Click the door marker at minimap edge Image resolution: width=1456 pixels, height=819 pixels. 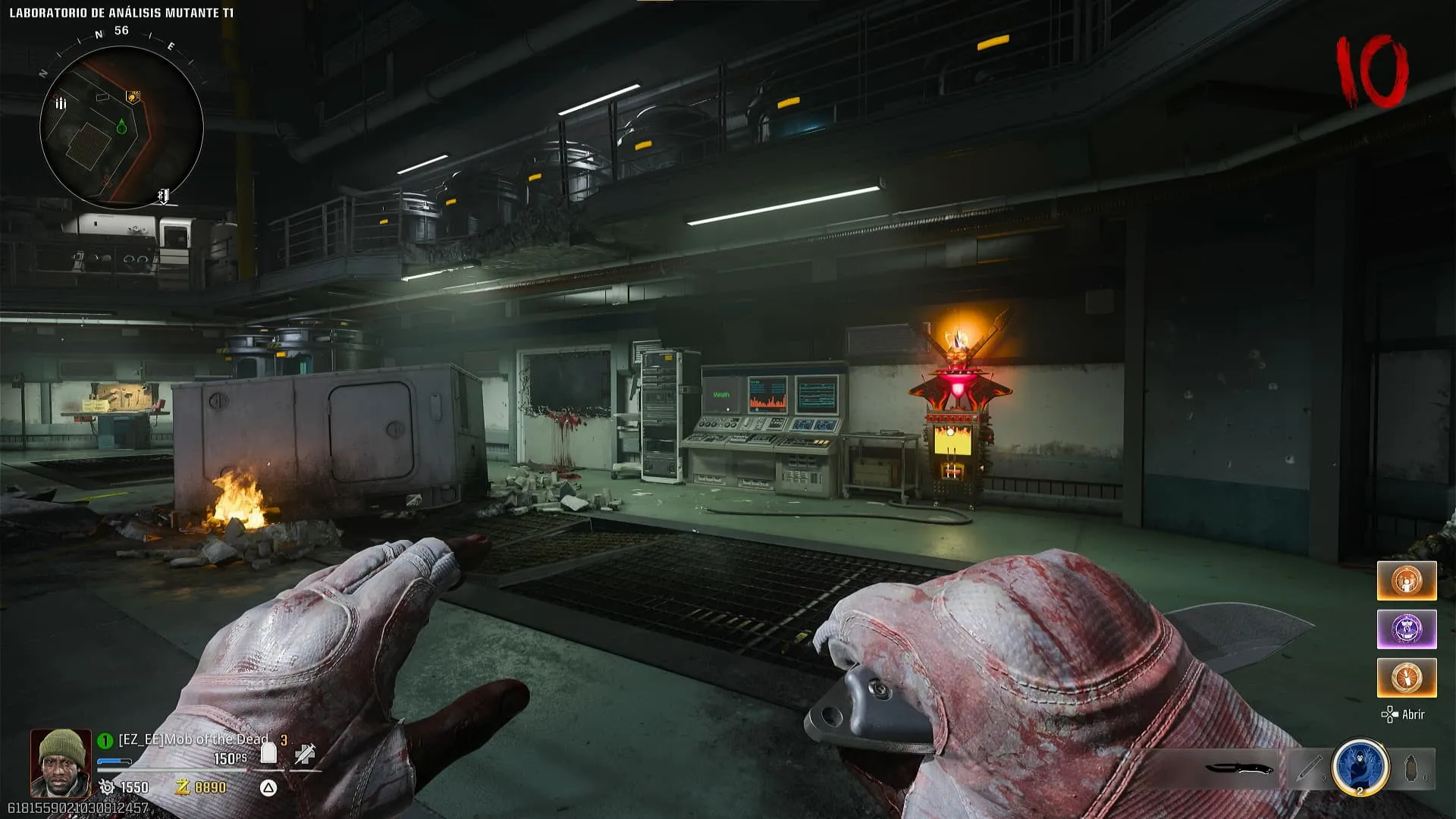(163, 196)
